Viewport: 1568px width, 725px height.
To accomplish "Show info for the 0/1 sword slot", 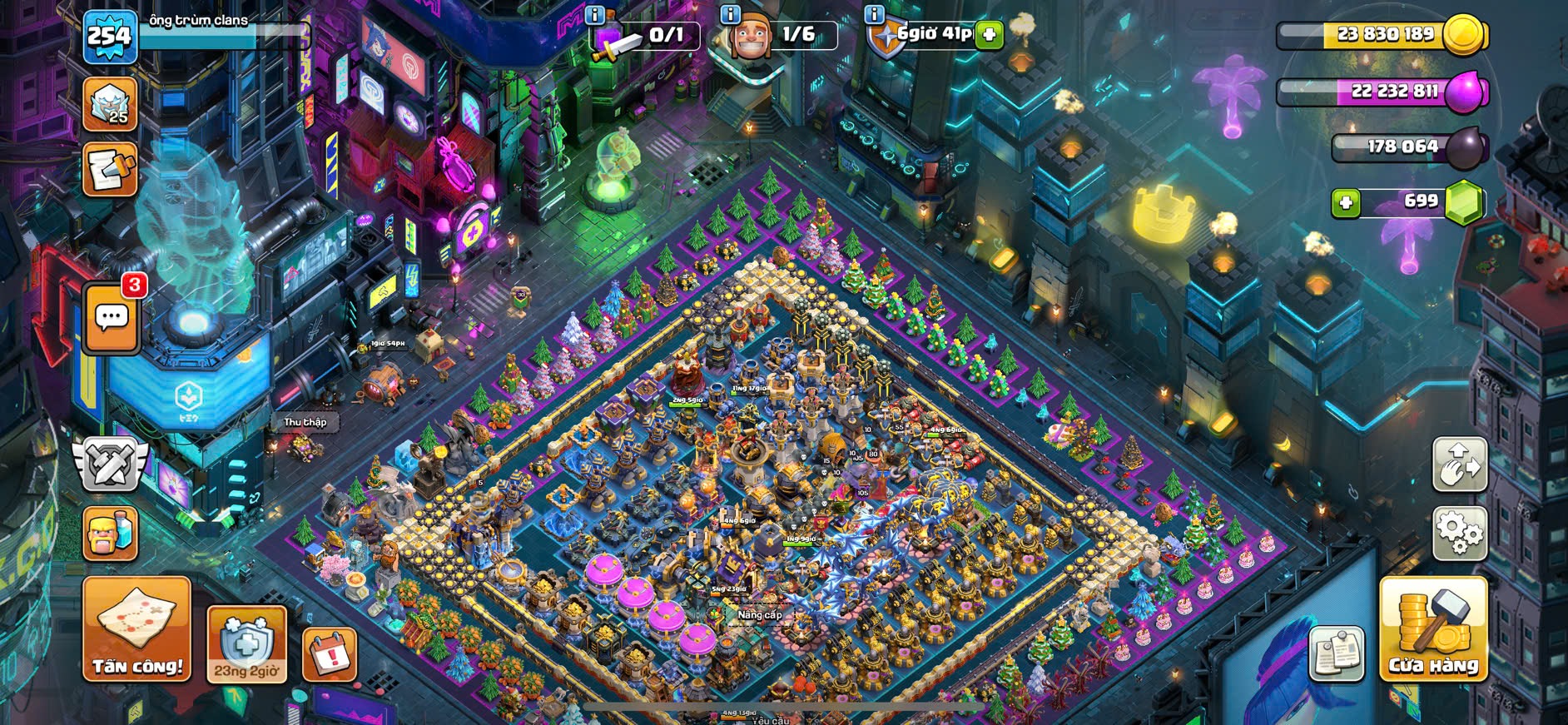I will pos(594,14).
